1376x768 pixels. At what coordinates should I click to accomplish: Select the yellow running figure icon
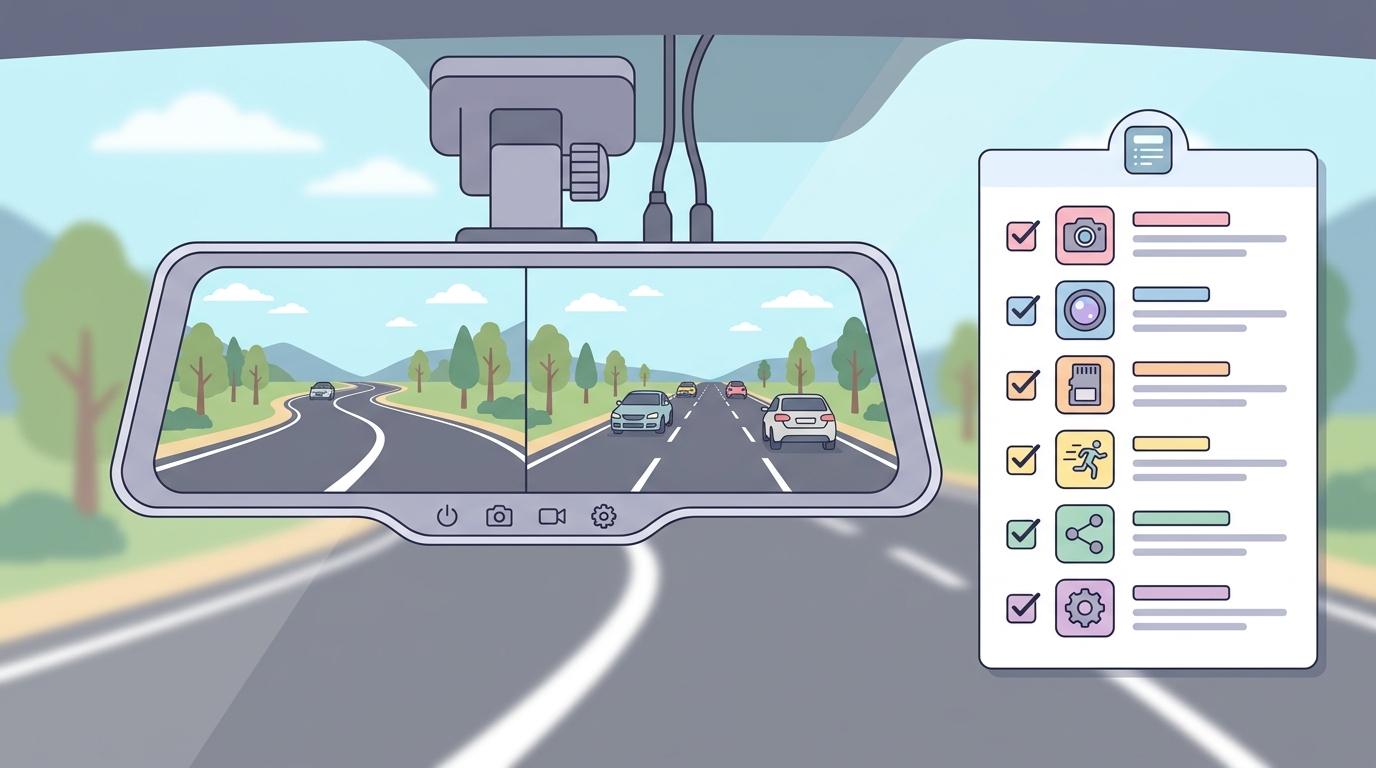point(1085,459)
